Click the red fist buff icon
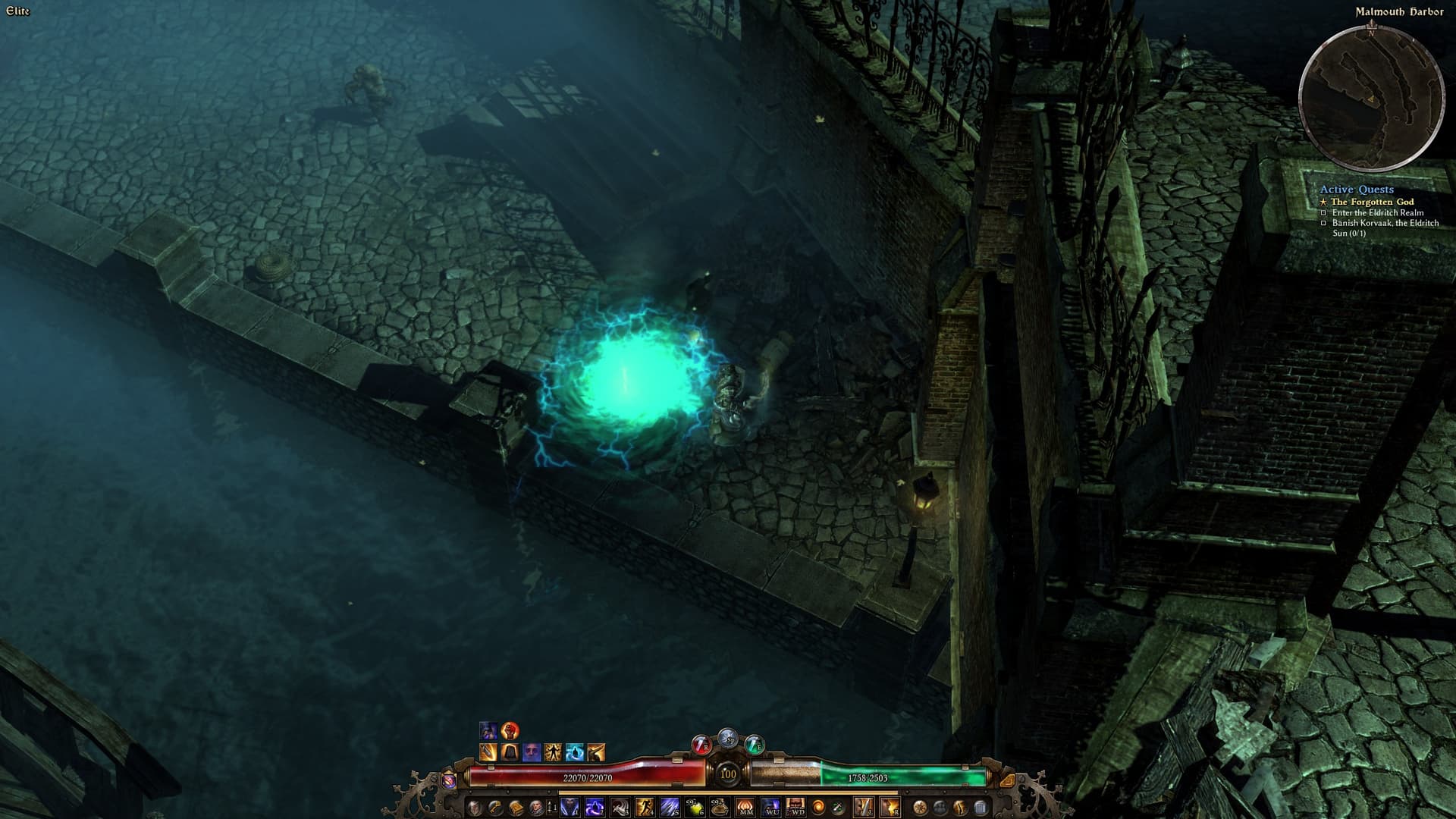This screenshot has height=819, width=1456. pyautogui.click(x=510, y=731)
